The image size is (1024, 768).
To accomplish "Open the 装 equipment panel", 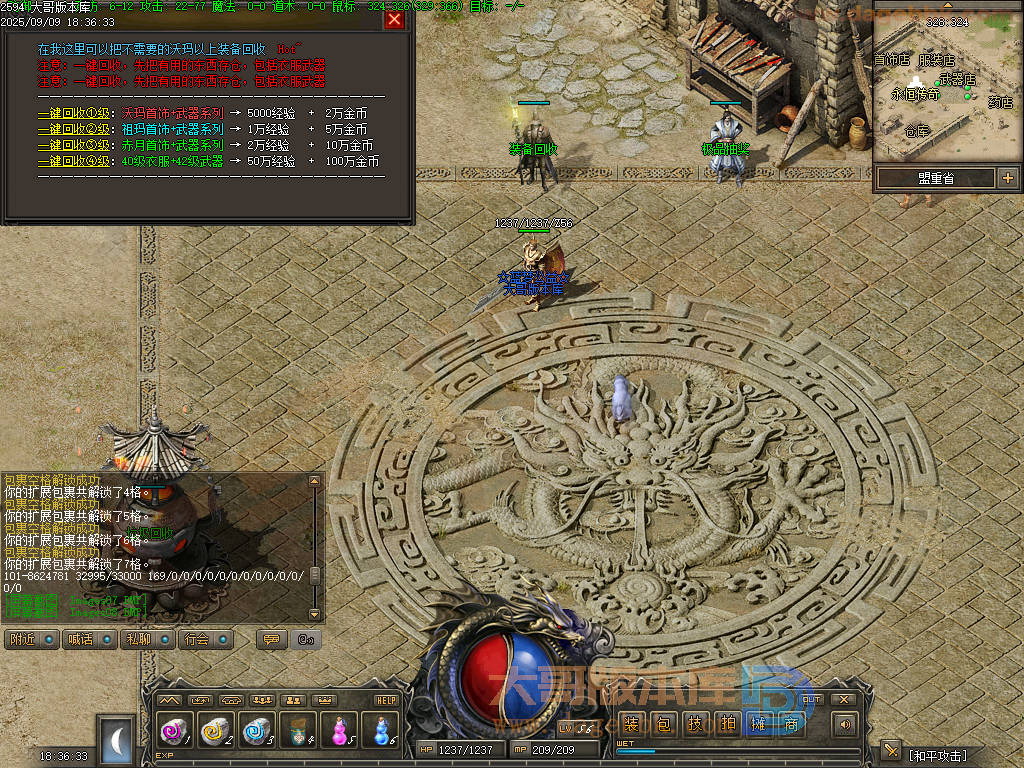I will (632, 724).
